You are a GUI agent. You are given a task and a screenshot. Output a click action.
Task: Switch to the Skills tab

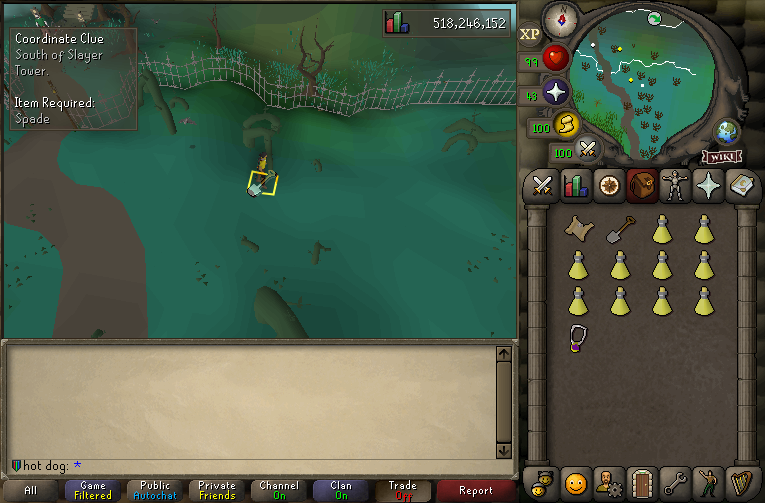(x=575, y=185)
